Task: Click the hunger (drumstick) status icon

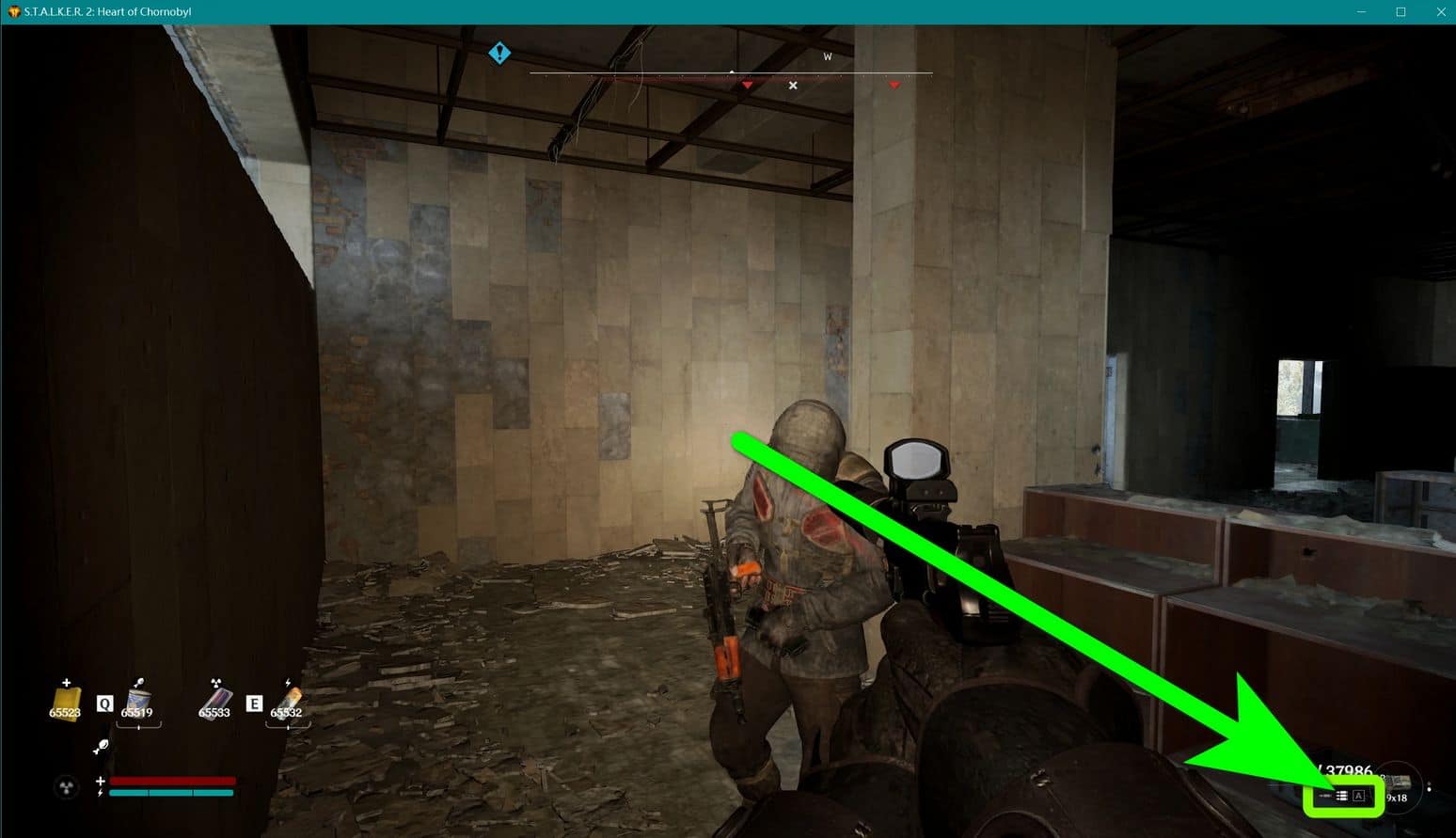Action: [102, 746]
